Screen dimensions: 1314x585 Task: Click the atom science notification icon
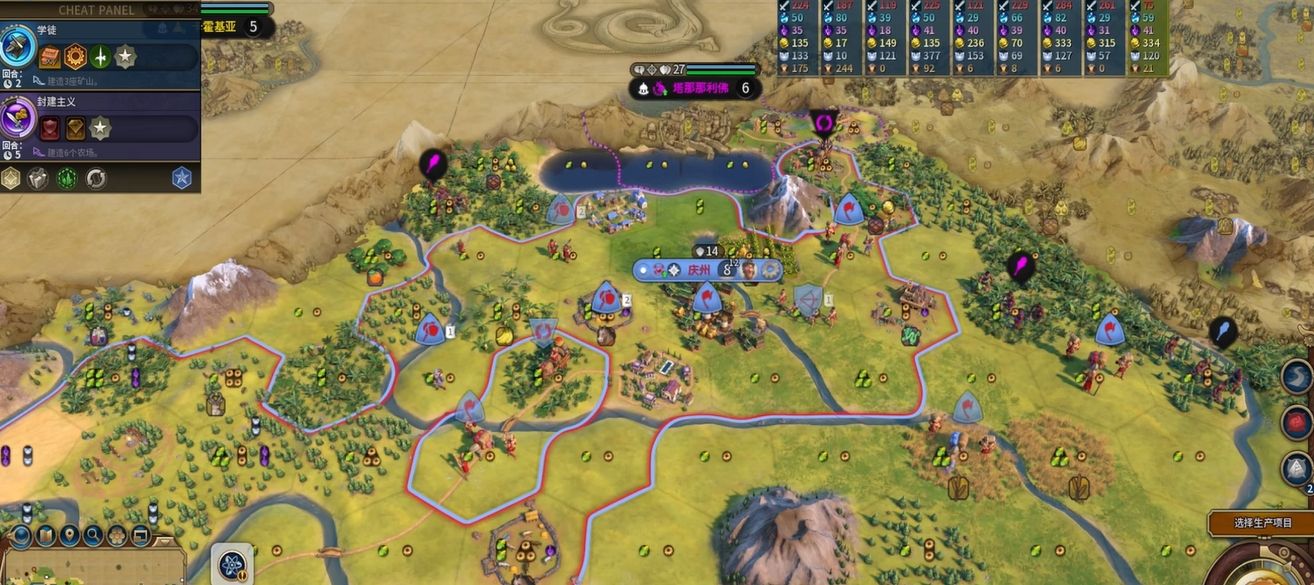click(234, 565)
